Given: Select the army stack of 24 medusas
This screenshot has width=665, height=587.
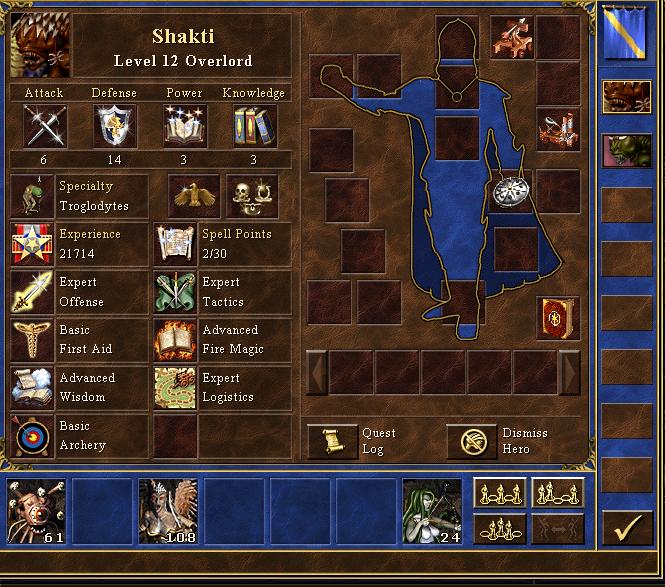Looking at the screenshot, I should 432,511.
